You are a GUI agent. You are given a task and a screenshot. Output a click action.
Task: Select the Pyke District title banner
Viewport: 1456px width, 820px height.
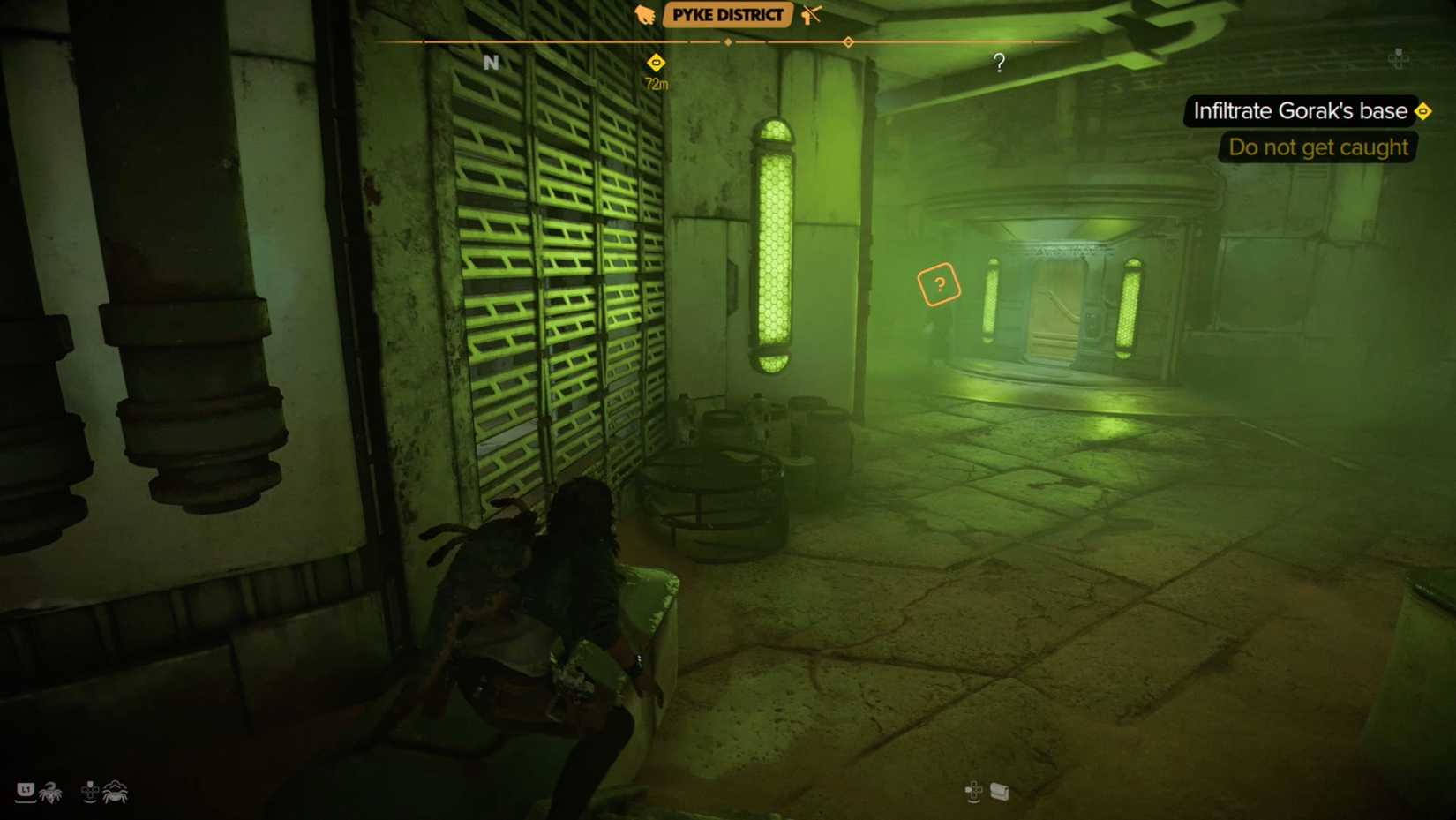(727, 15)
